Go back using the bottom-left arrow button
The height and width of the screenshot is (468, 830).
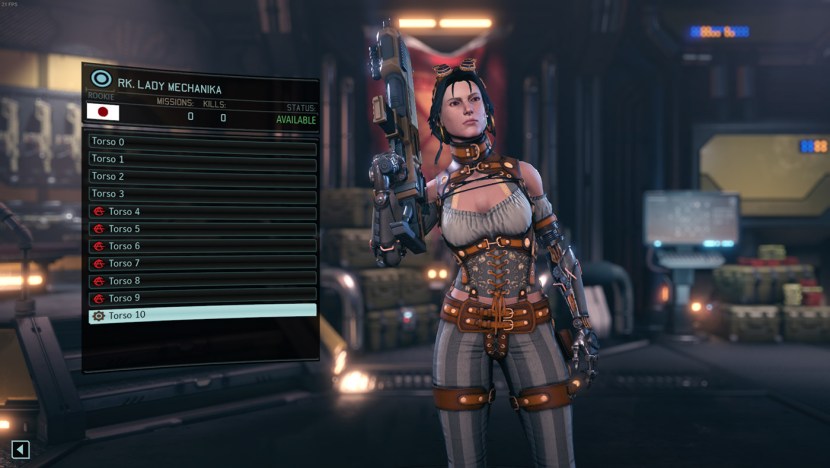(20, 450)
